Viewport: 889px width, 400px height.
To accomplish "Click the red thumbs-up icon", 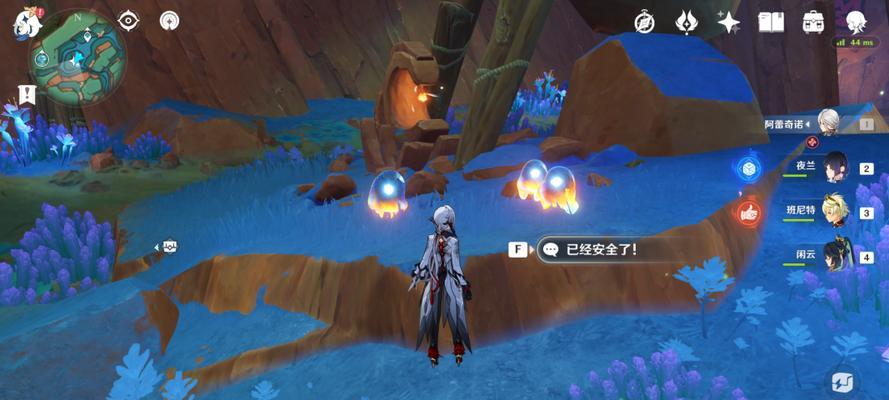I will point(747,211).
